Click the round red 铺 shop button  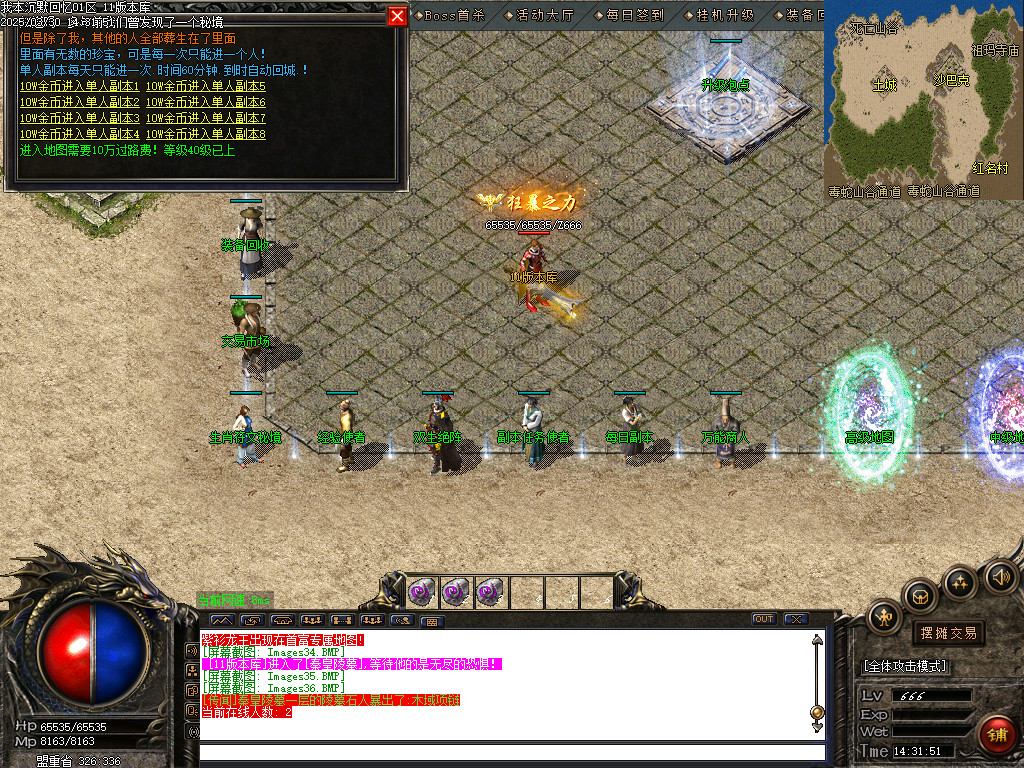[x=997, y=735]
